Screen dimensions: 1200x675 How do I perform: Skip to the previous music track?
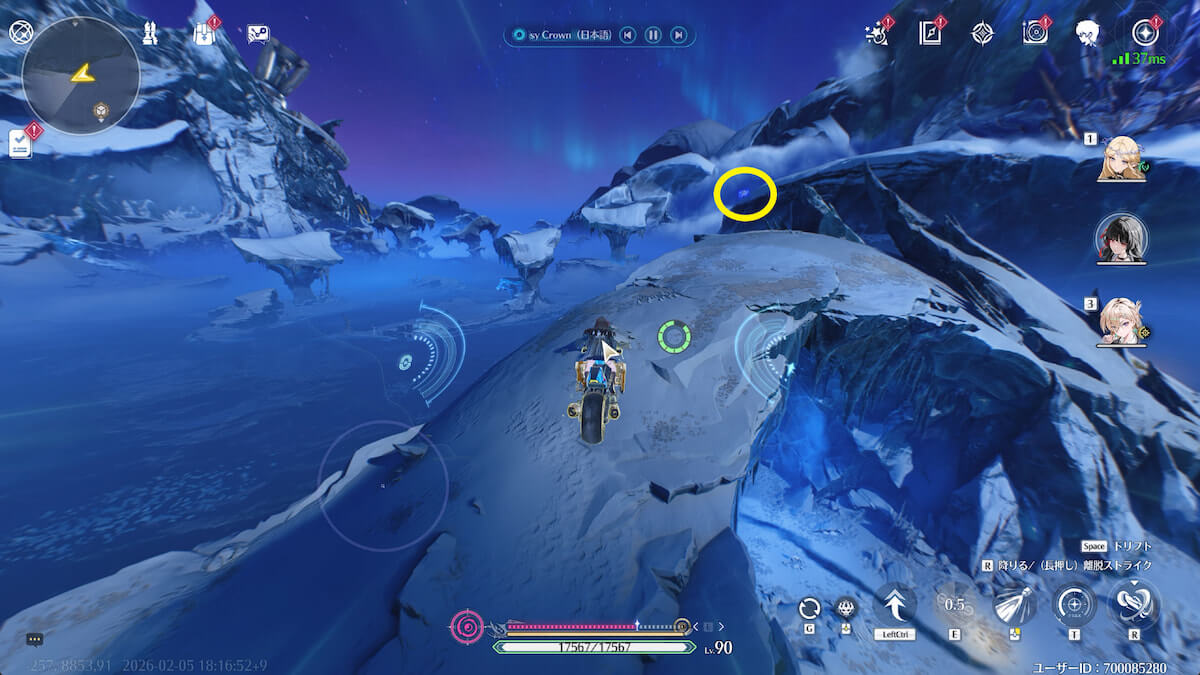(x=627, y=35)
